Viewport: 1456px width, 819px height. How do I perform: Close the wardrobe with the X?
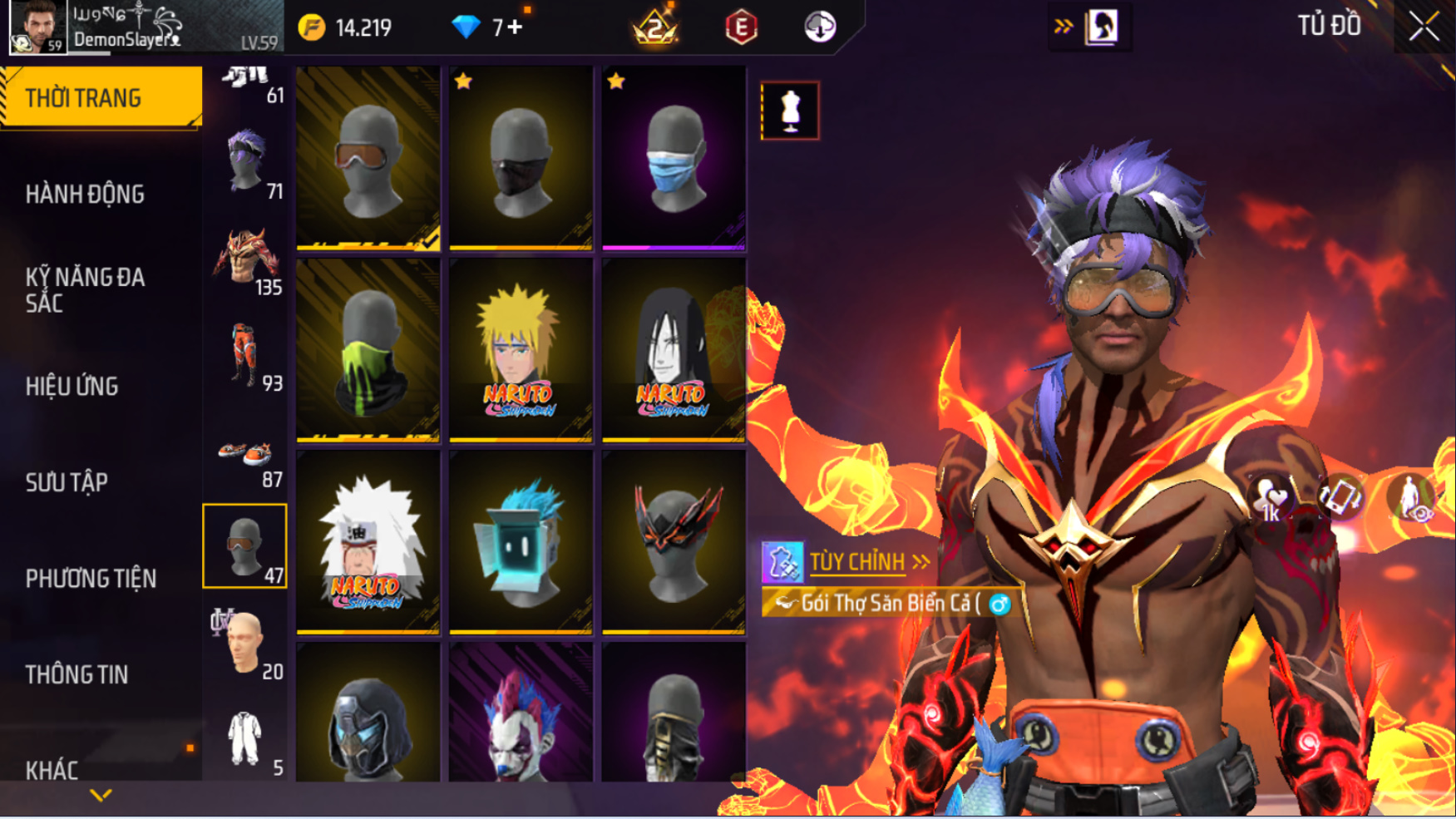pyautogui.click(x=1424, y=27)
